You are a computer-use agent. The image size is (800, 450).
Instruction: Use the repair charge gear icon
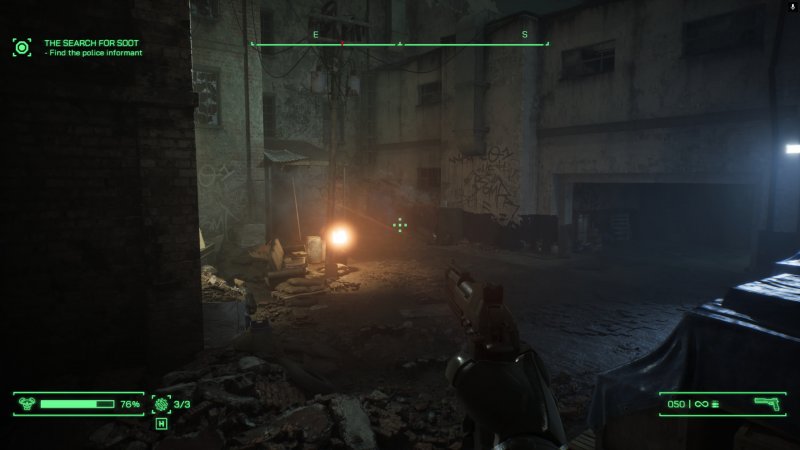(162, 404)
